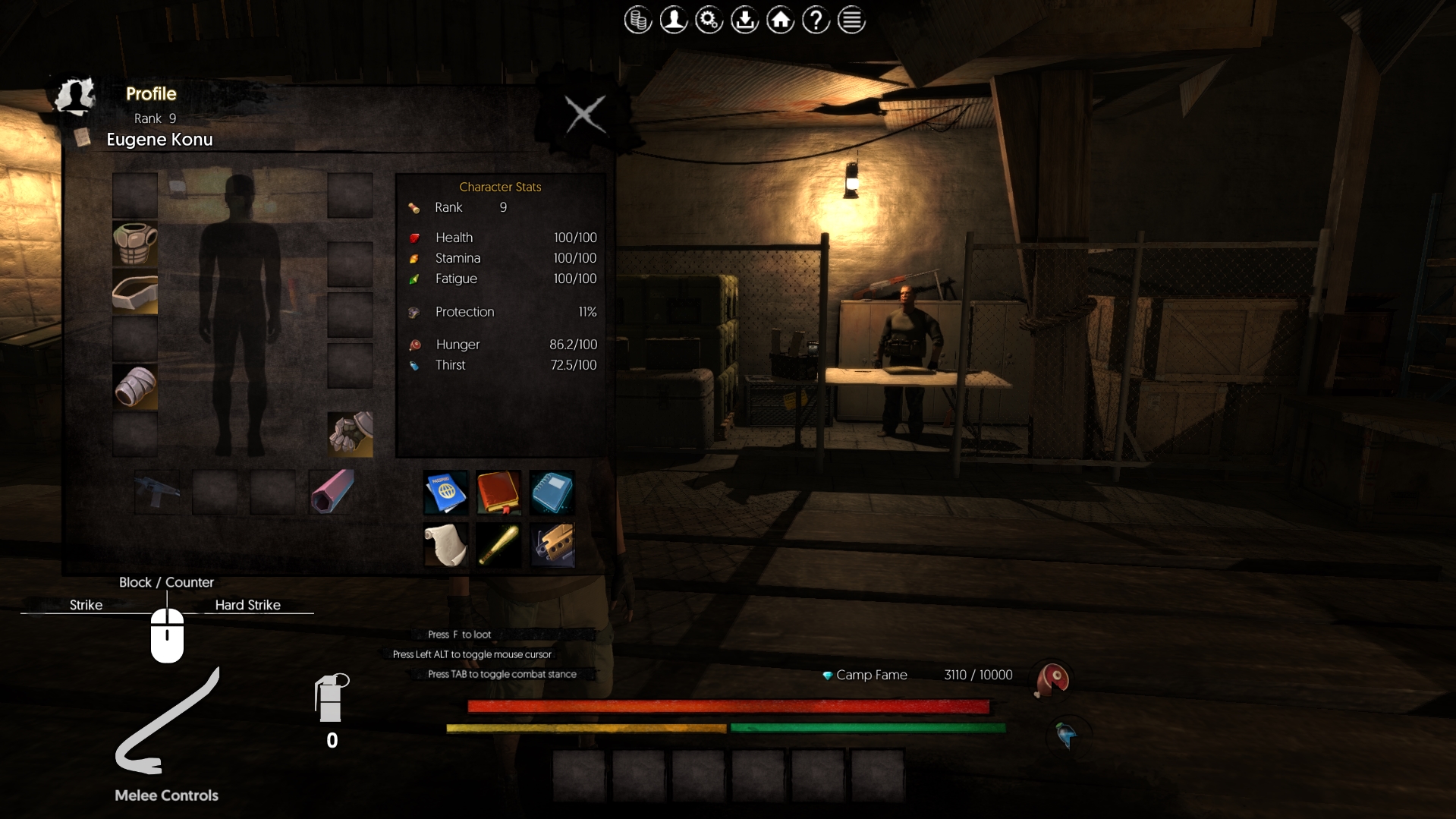The height and width of the screenshot is (819, 1456).
Task: Click the scroll item in profile panel
Action: coord(445,545)
